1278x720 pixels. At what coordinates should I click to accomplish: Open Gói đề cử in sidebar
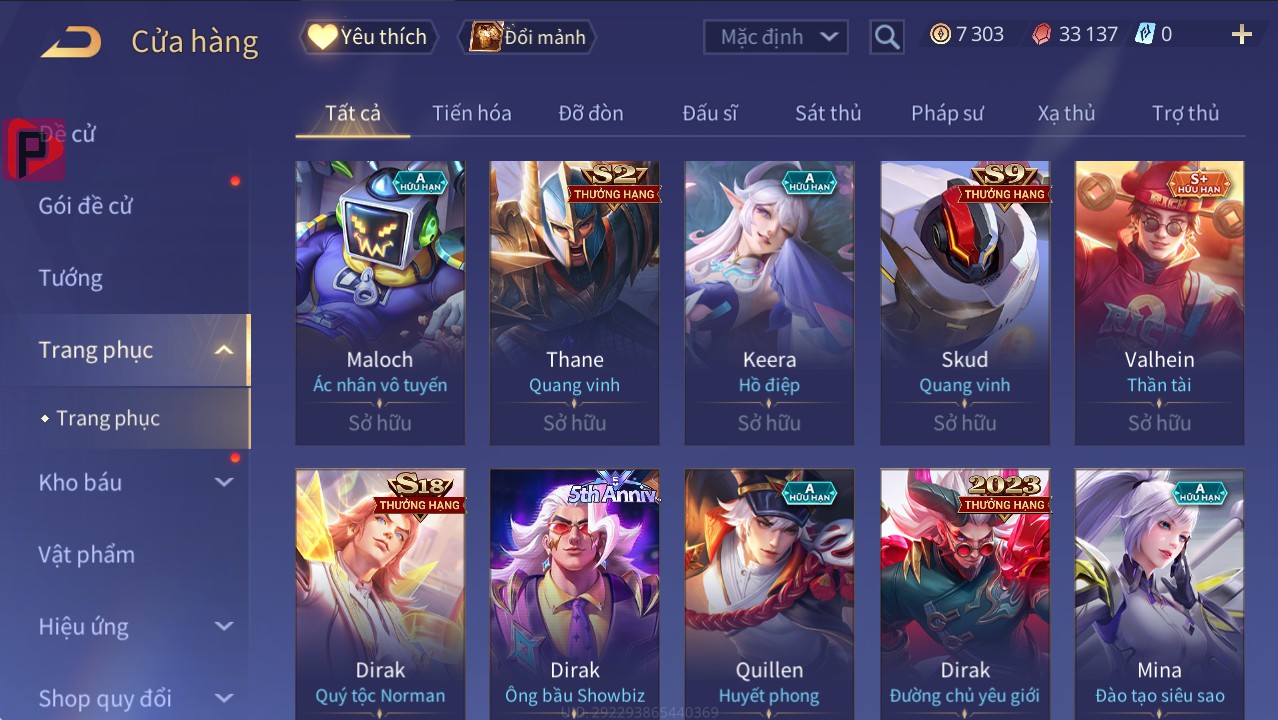(x=86, y=206)
